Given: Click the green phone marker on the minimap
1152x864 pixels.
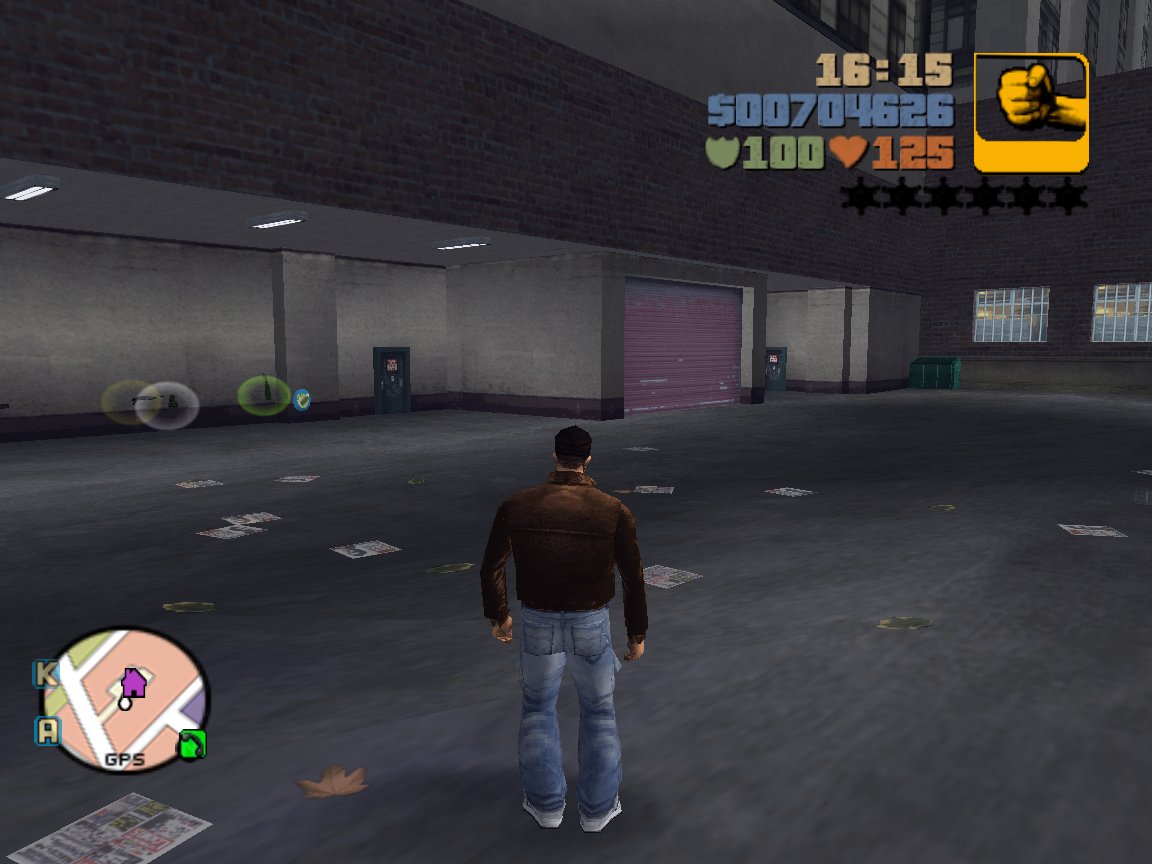Looking at the screenshot, I should pos(192,743).
